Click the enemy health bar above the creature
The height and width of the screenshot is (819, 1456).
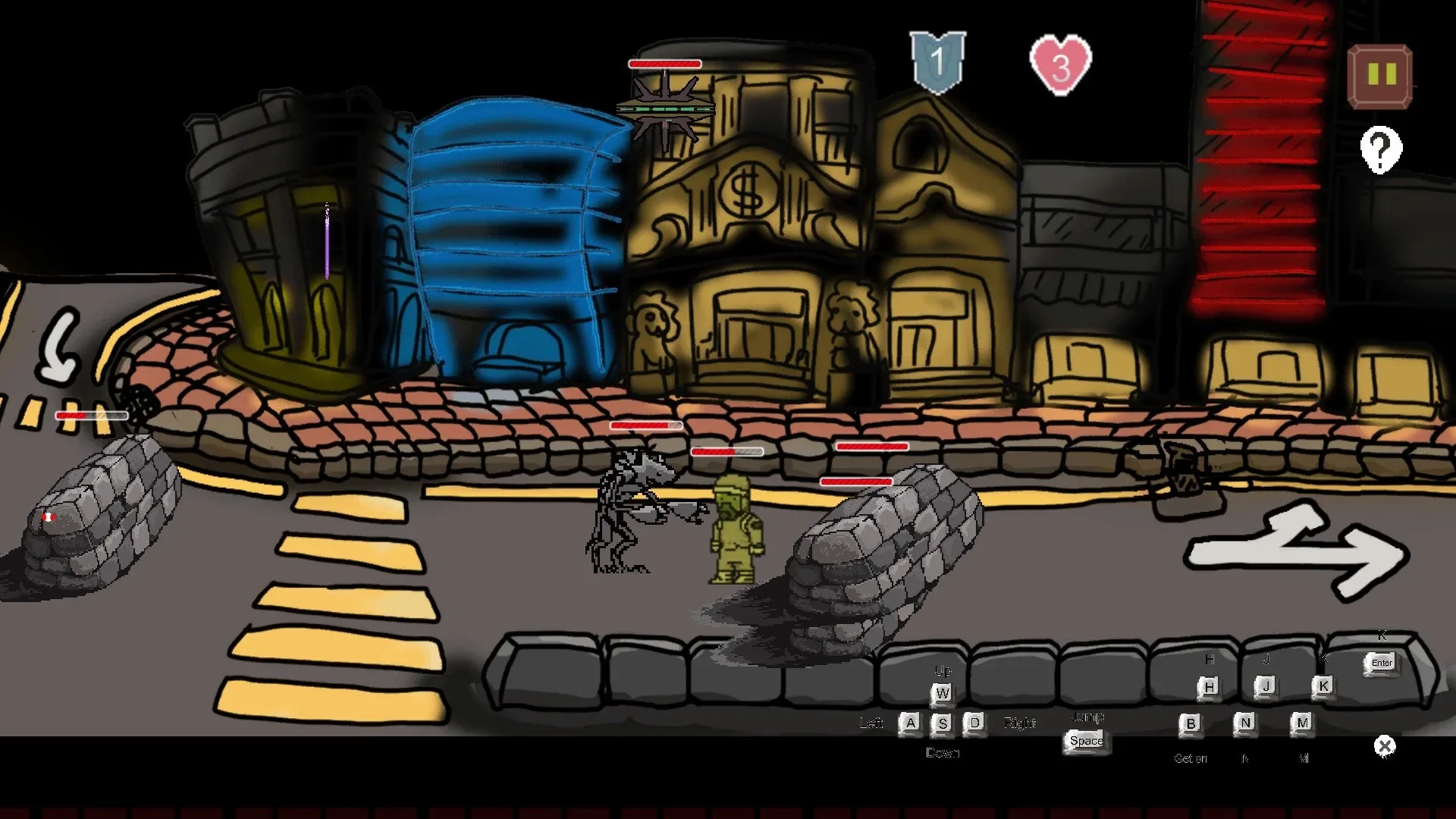[x=645, y=425]
